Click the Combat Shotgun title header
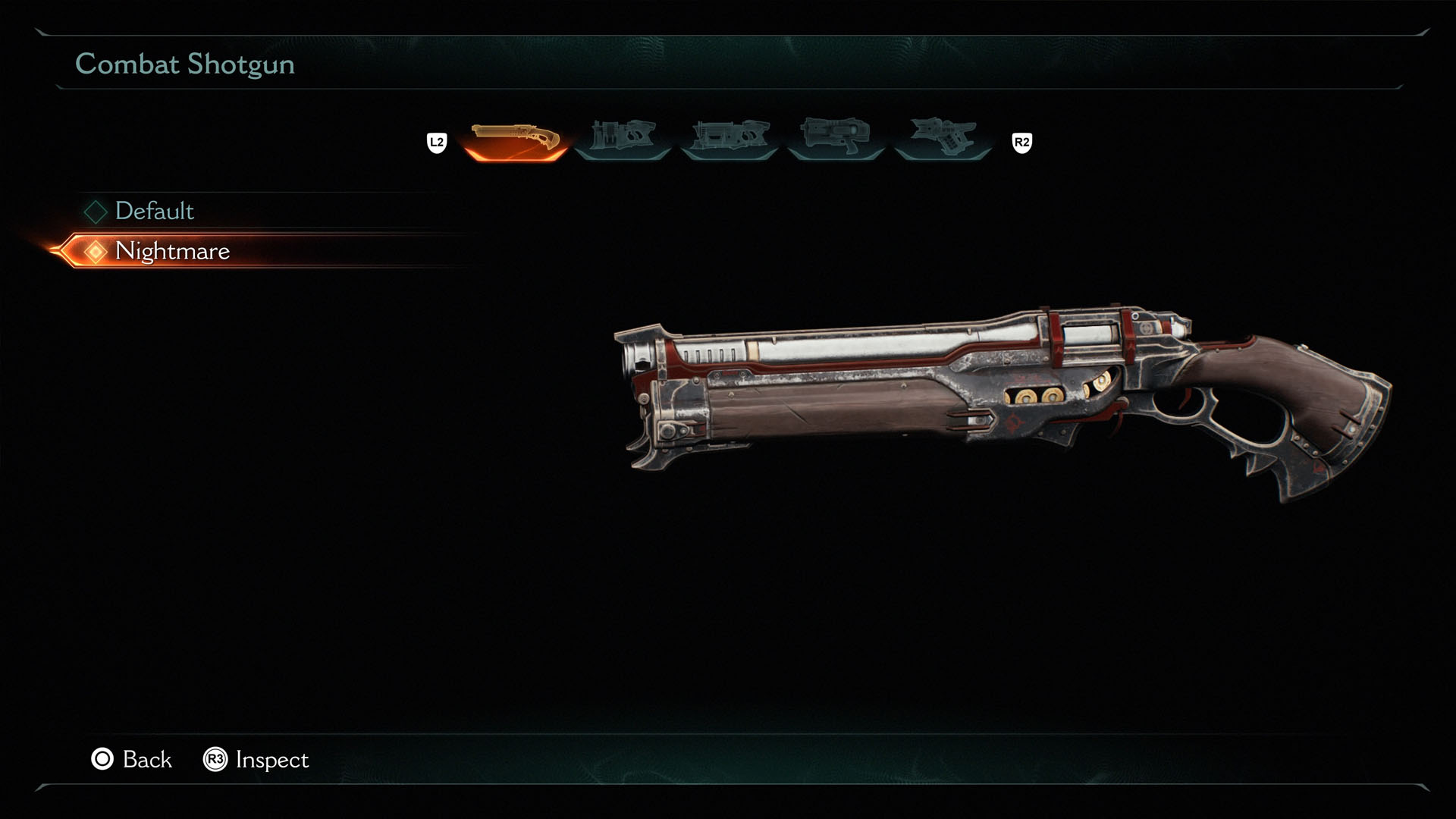Screen dimensions: 1456x819 [x=184, y=64]
